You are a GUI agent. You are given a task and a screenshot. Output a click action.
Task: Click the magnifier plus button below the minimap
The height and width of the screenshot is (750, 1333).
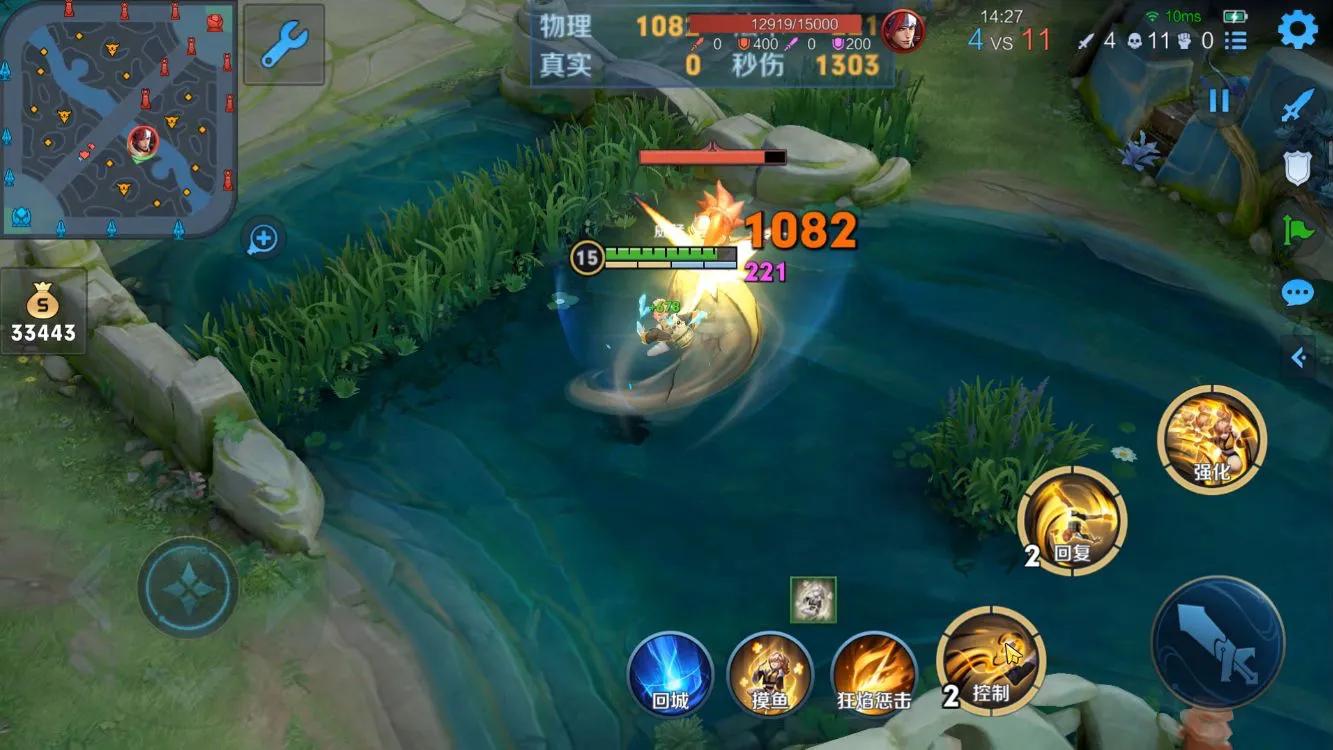click(x=264, y=238)
